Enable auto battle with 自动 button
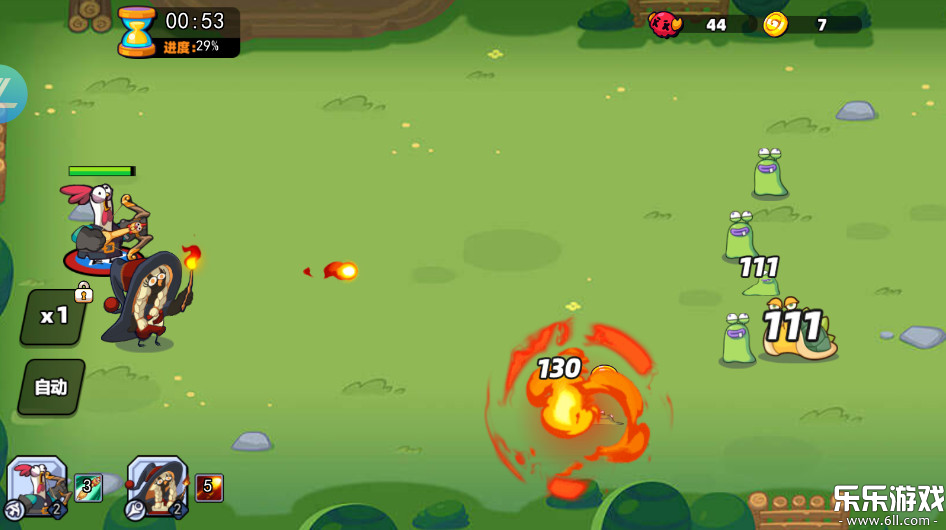Image resolution: width=946 pixels, height=530 pixels. coord(51,387)
